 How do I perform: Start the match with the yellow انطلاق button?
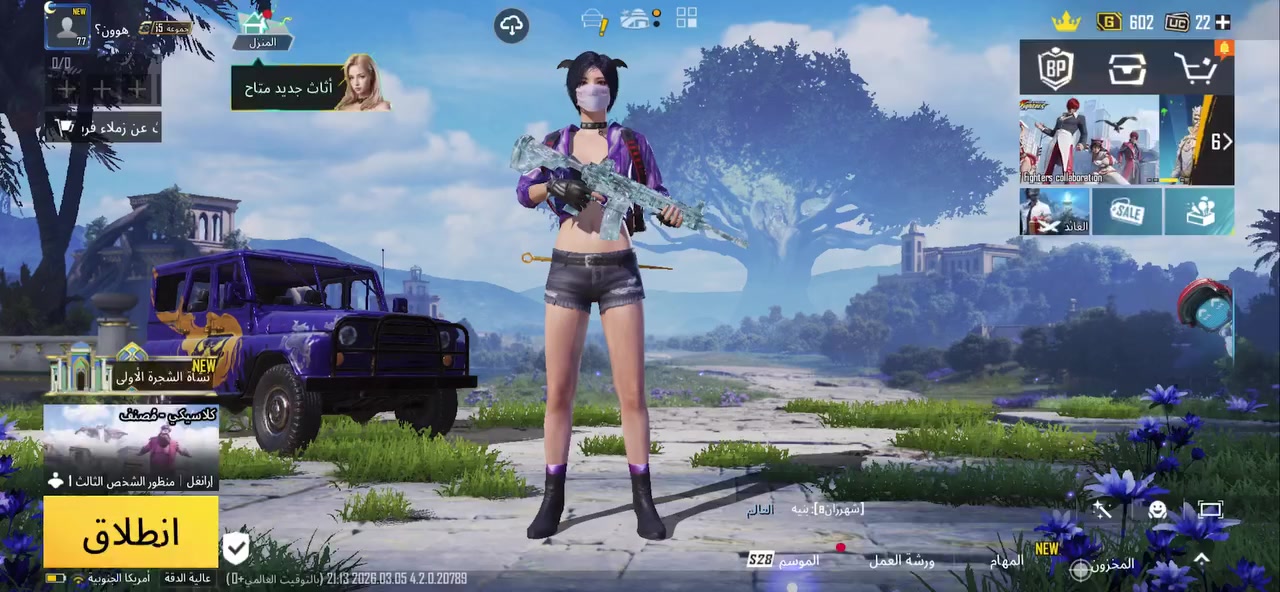(x=131, y=532)
